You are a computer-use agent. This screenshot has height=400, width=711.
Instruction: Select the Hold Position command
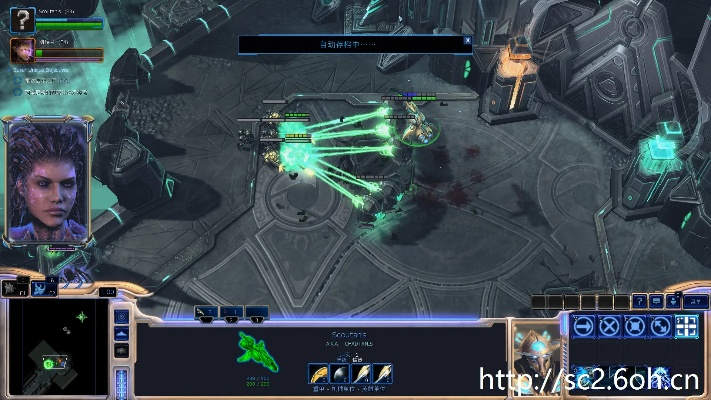tap(634, 325)
